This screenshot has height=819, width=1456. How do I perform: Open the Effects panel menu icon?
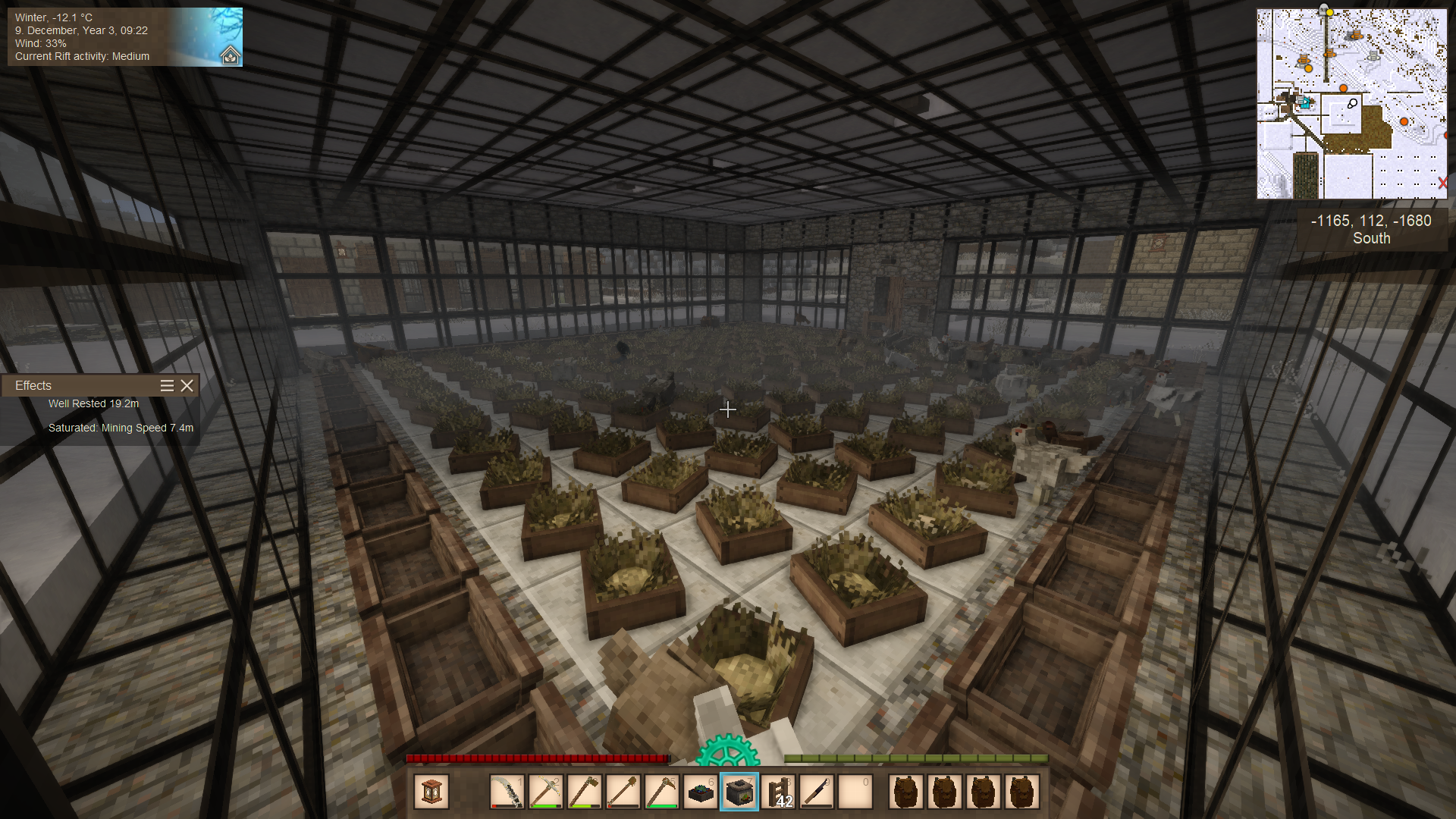coord(167,386)
